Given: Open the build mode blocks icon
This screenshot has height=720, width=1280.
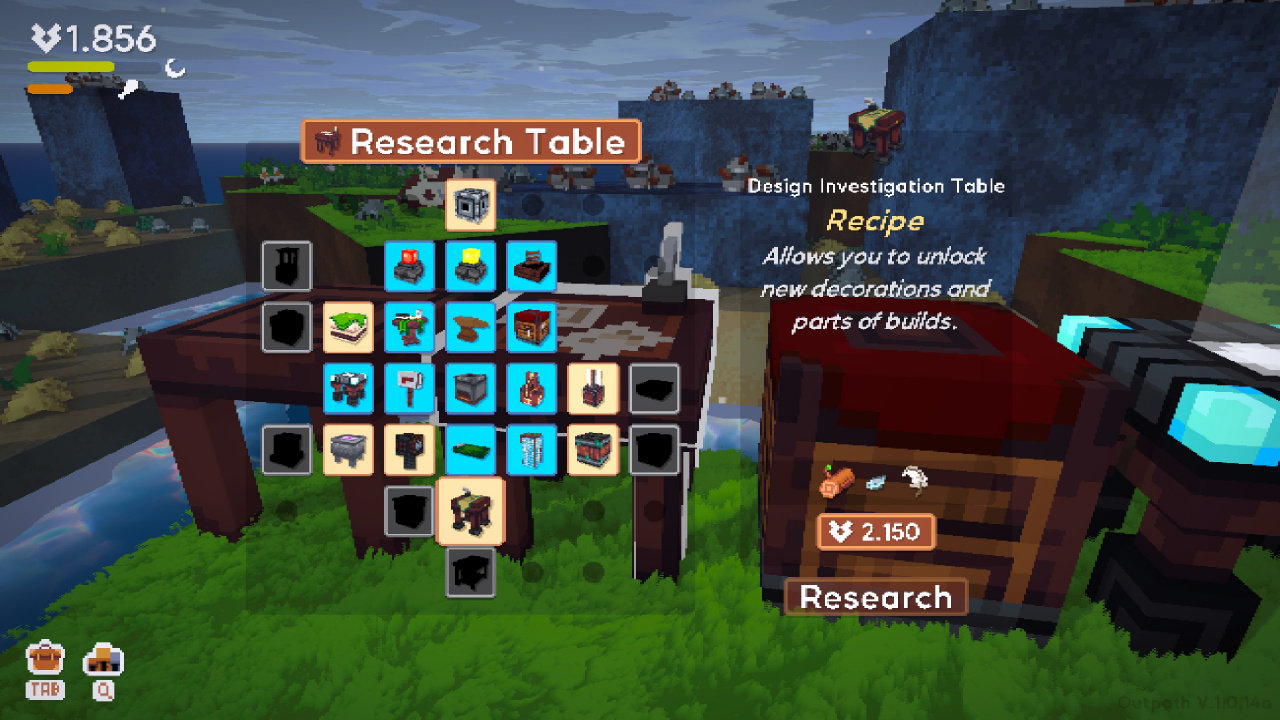Looking at the screenshot, I should click(x=104, y=658).
